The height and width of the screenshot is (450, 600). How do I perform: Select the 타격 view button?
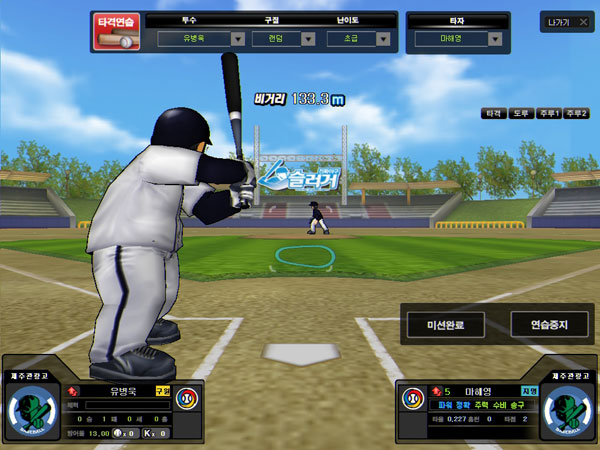[493, 114]
